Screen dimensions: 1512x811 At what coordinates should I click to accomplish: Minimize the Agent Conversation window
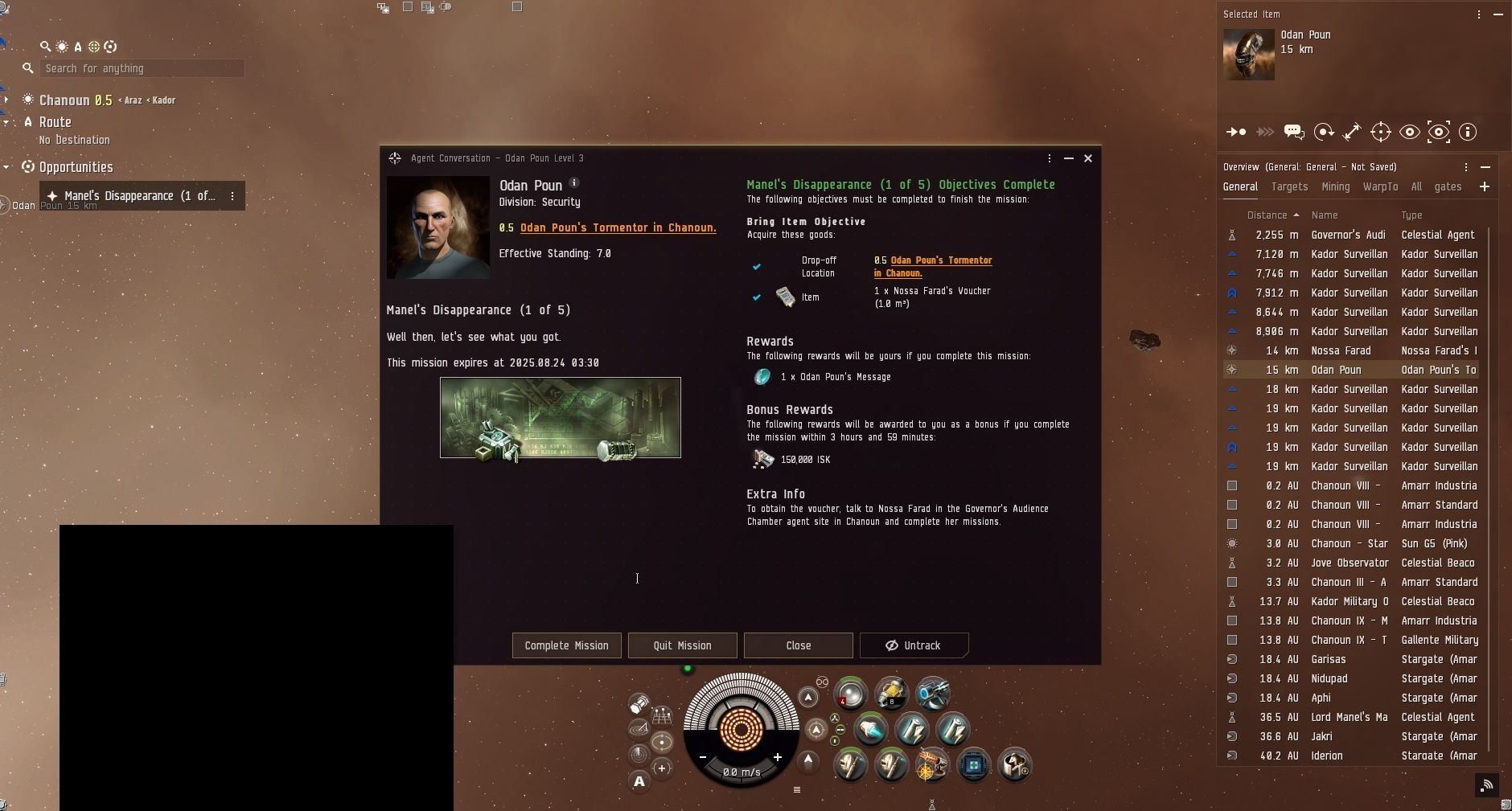pos(1069,158)
